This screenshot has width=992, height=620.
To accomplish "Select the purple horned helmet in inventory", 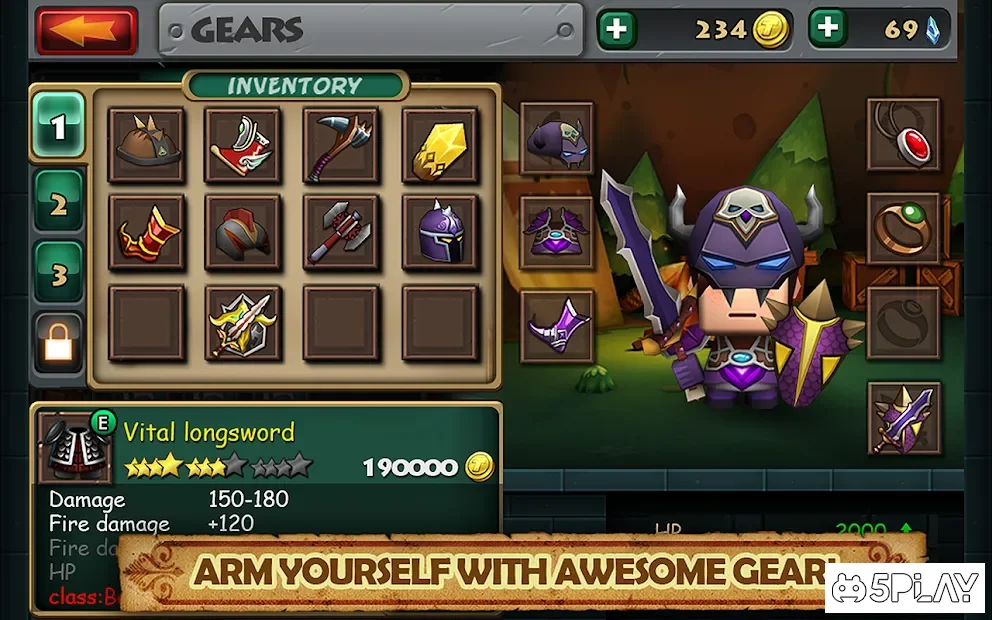I will (439, 233).
